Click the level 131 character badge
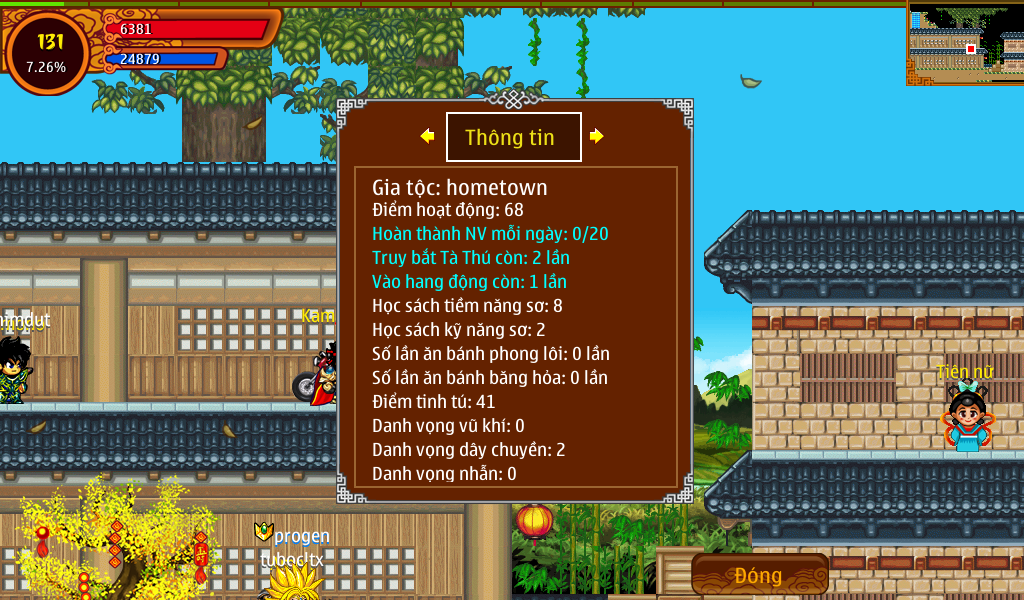The image size is (1024, 600). (47, 53)
